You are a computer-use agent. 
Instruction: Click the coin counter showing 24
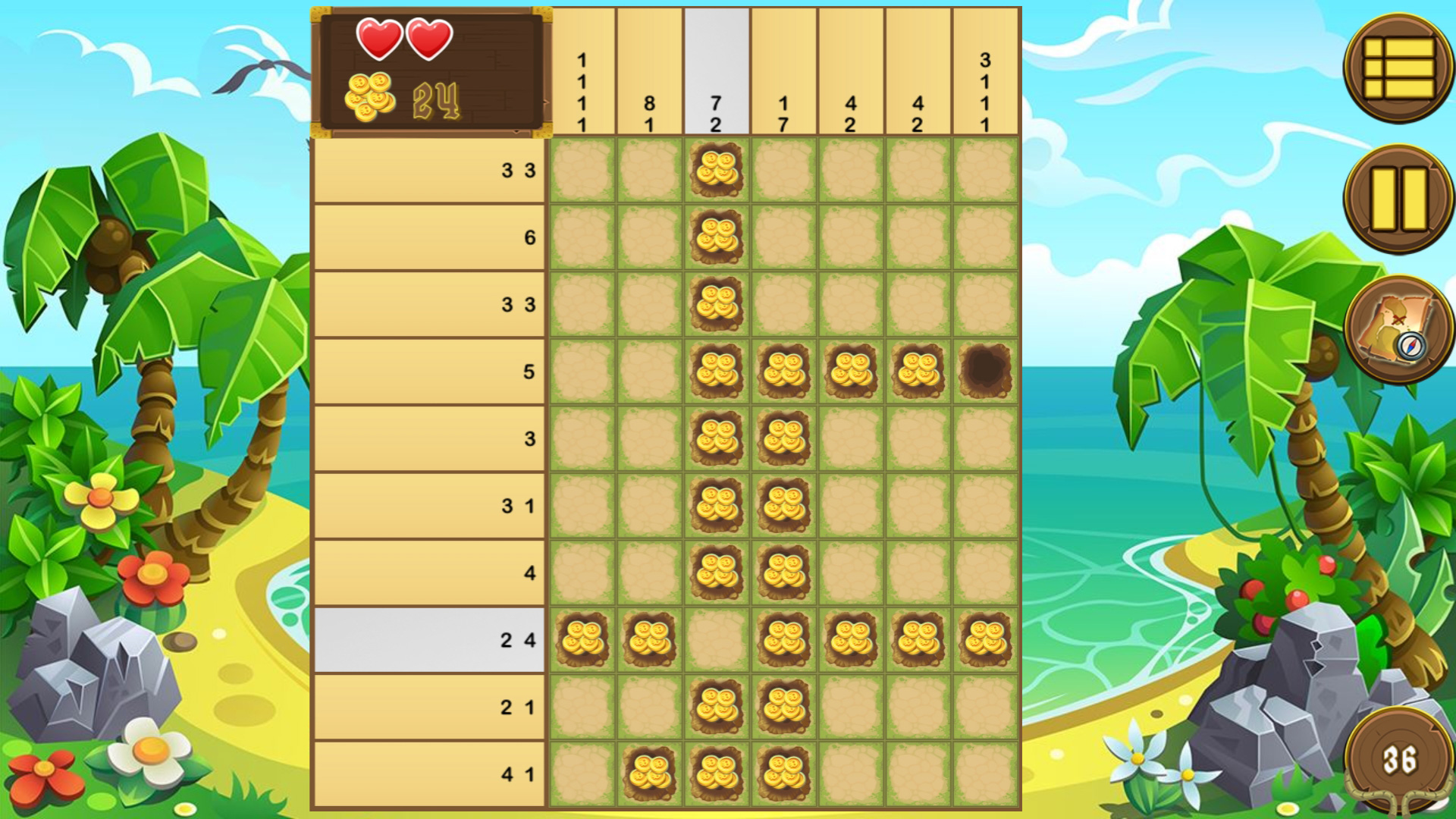tap(435, 100)
